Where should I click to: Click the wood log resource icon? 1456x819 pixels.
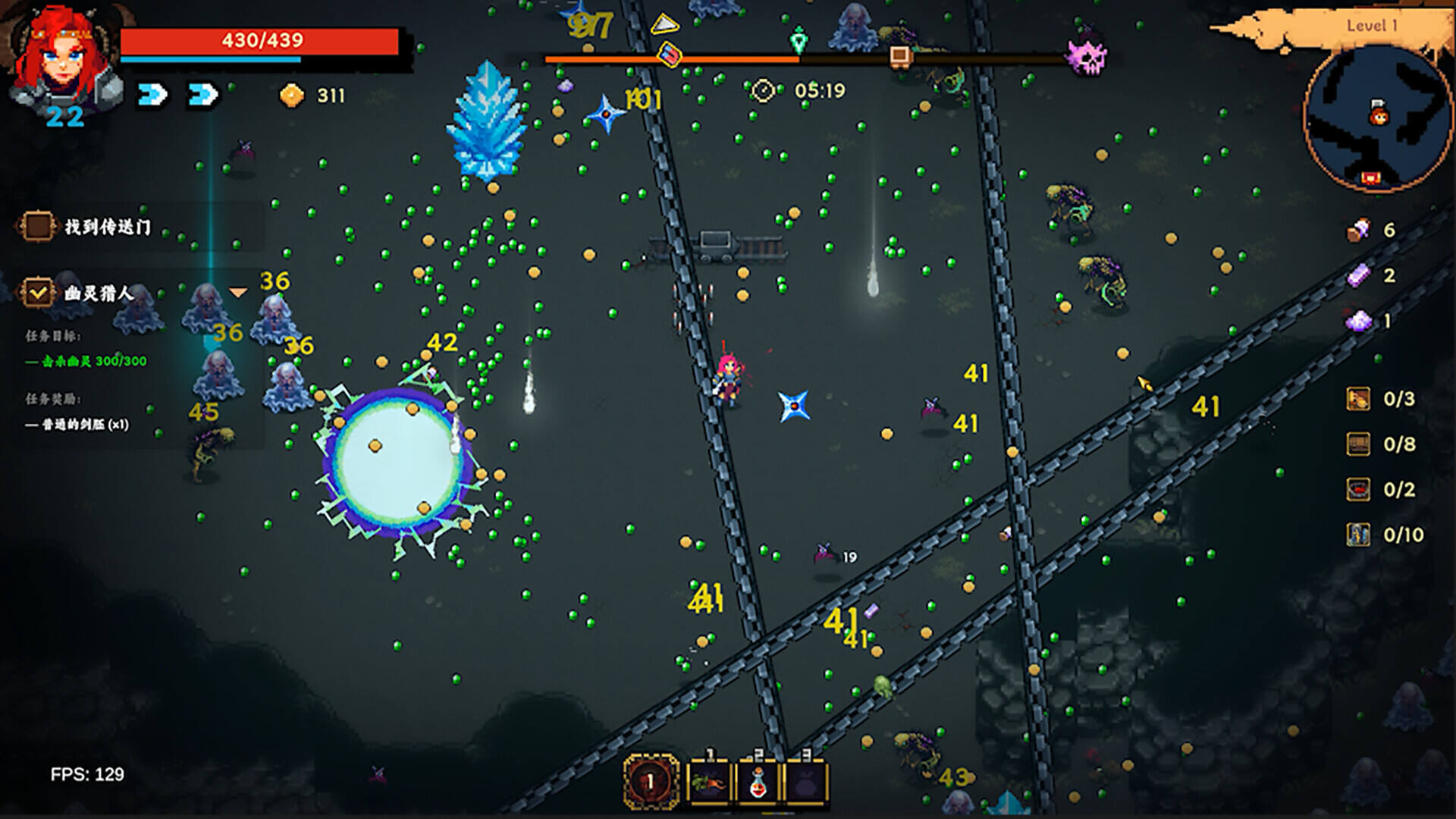click(1358, 230)
